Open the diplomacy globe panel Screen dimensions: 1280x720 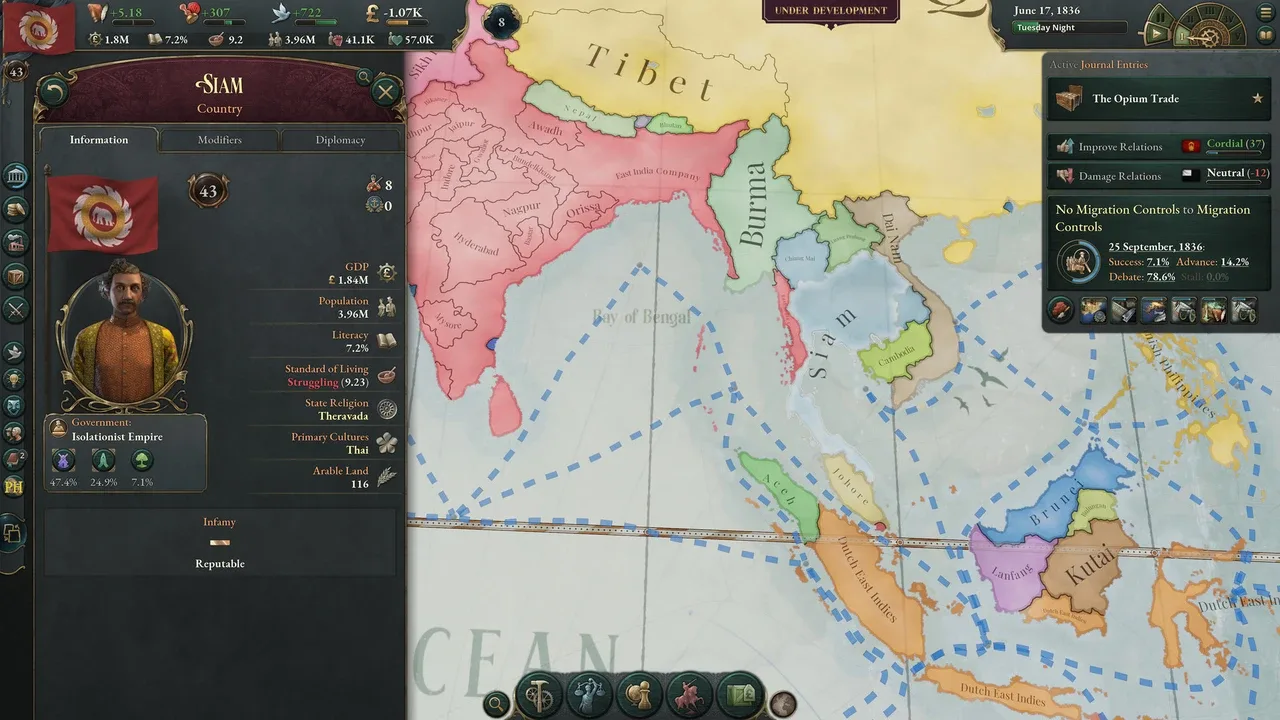(640, 695)
